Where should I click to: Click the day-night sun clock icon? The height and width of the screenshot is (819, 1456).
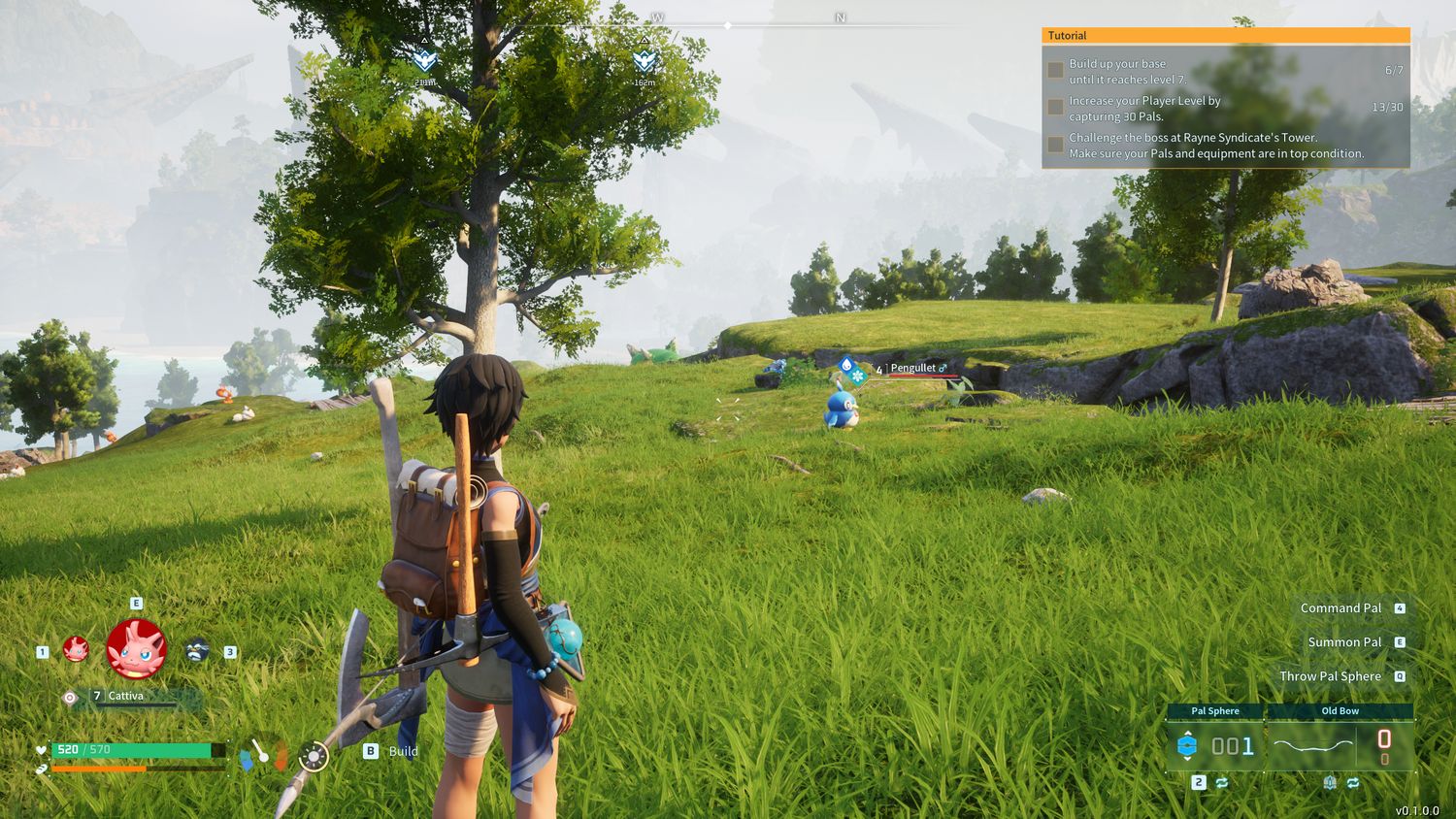313,757
